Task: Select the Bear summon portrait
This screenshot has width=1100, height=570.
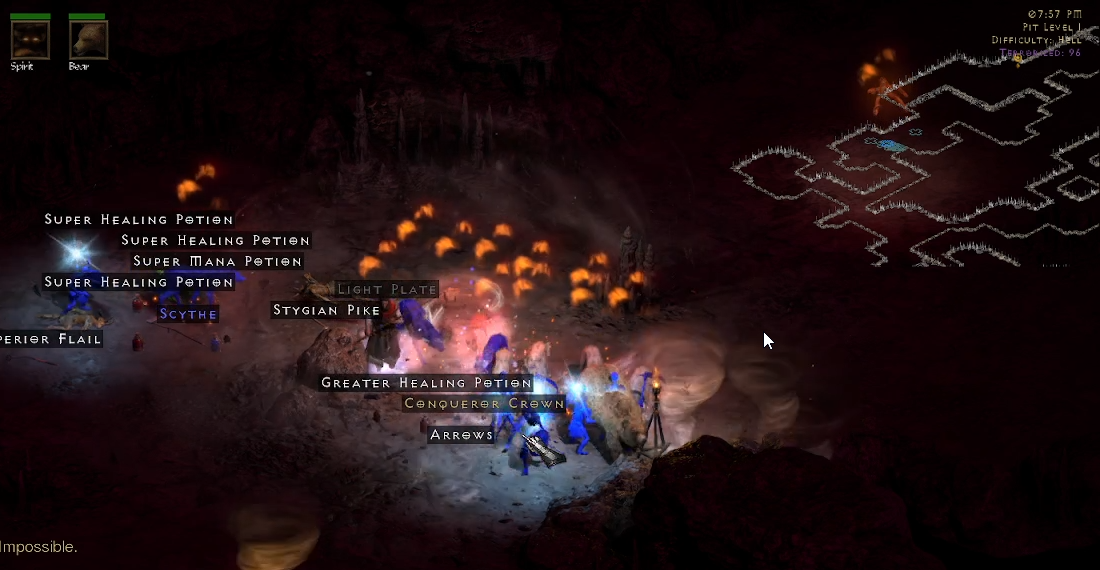Action: (88, 40)
